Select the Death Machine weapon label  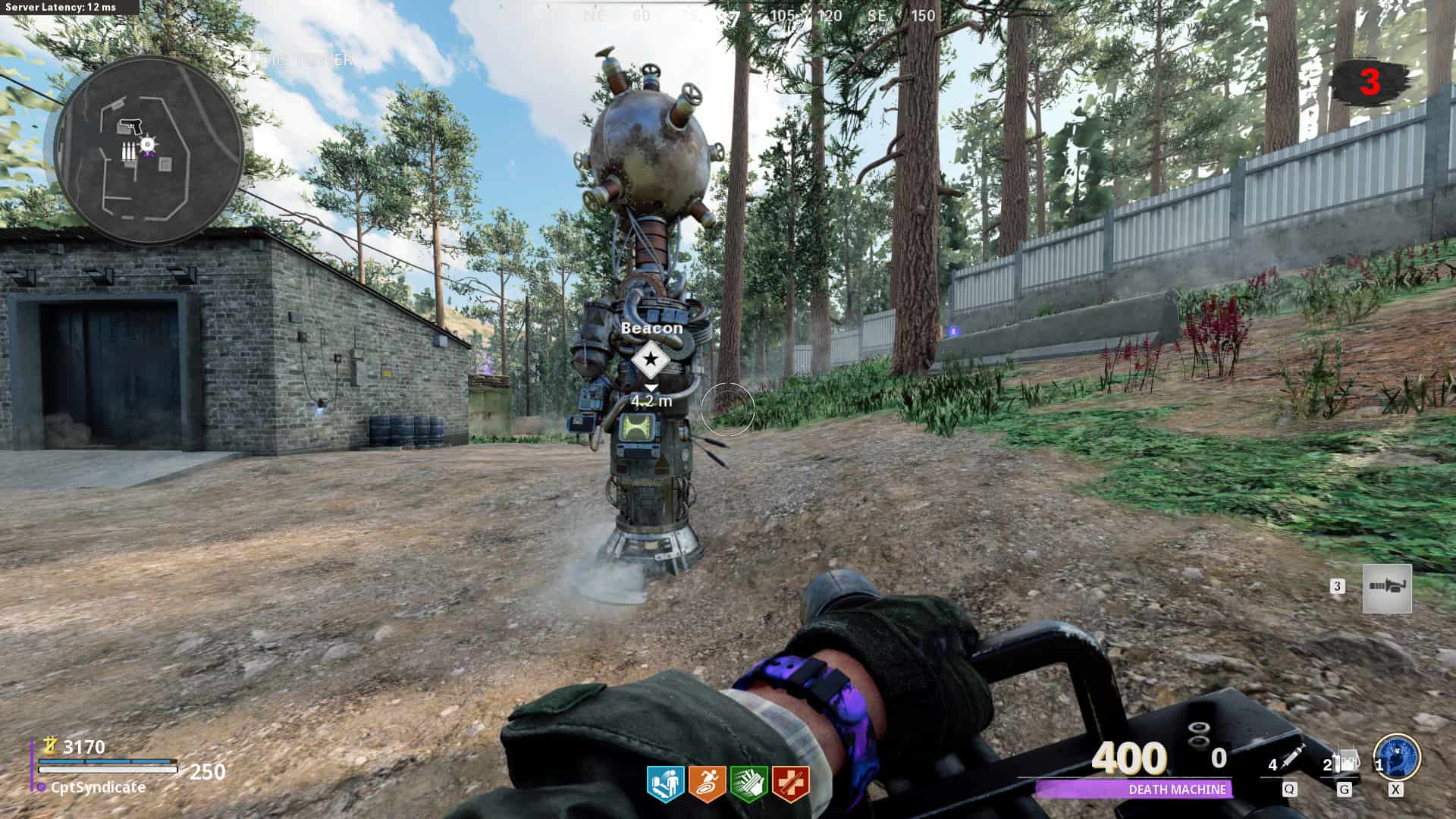(x=1177, y=789)
